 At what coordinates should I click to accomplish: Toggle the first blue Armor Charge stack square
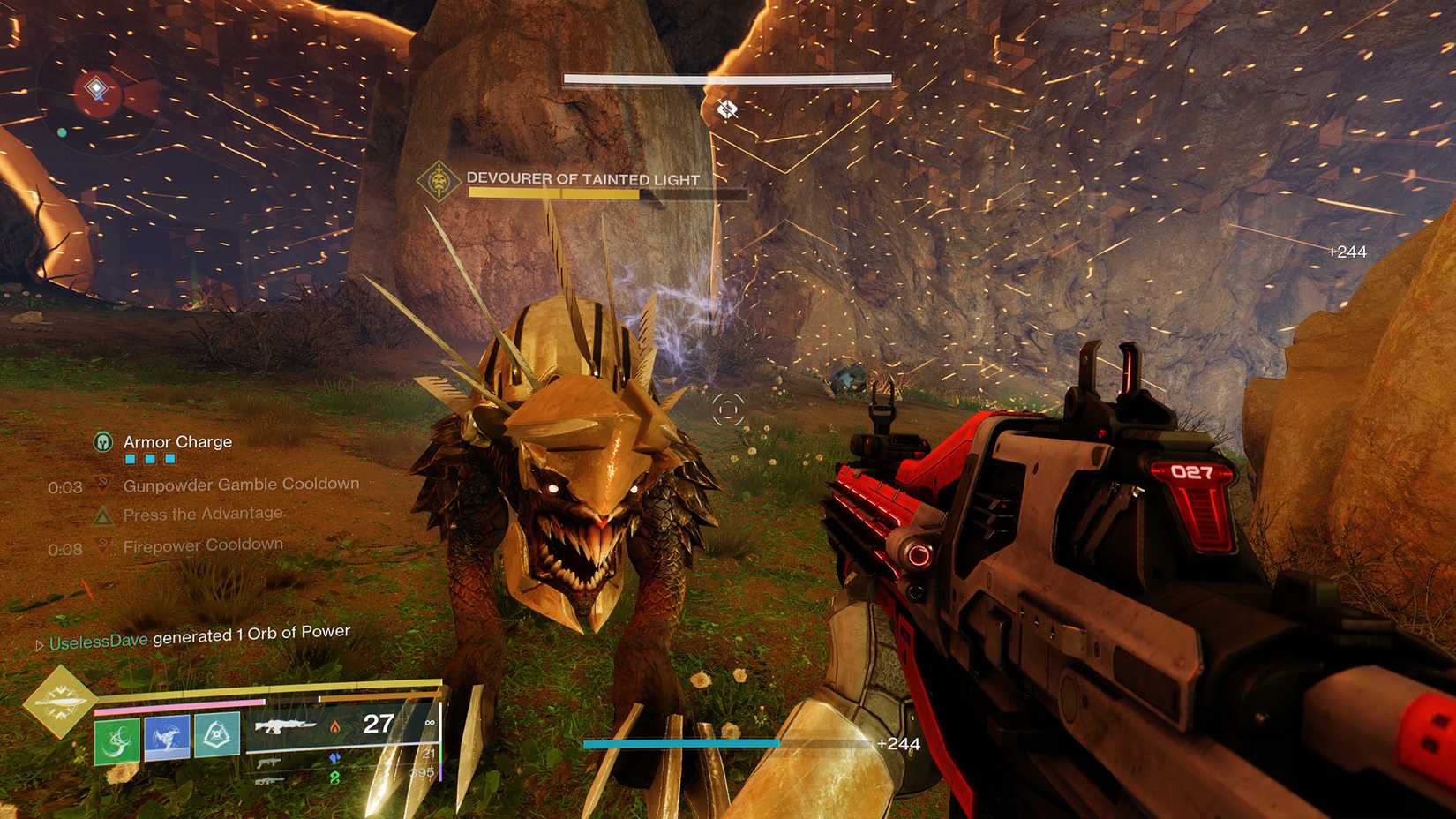(130, 459)
